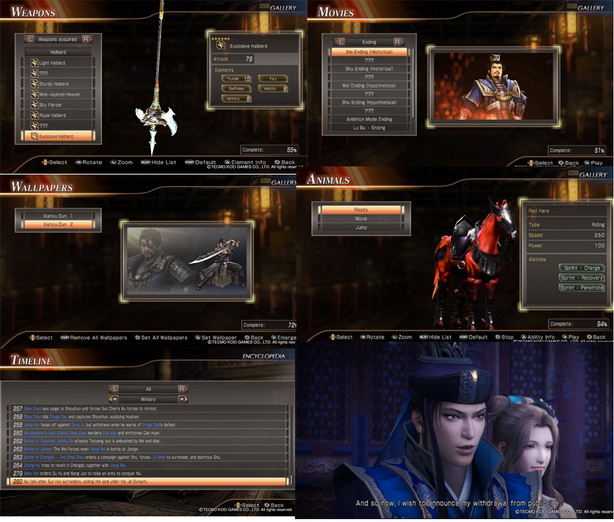Viewport: 614px width, 522px height.
Task: Select the Lu Bu - Ending movie
Action: point(370,128)
